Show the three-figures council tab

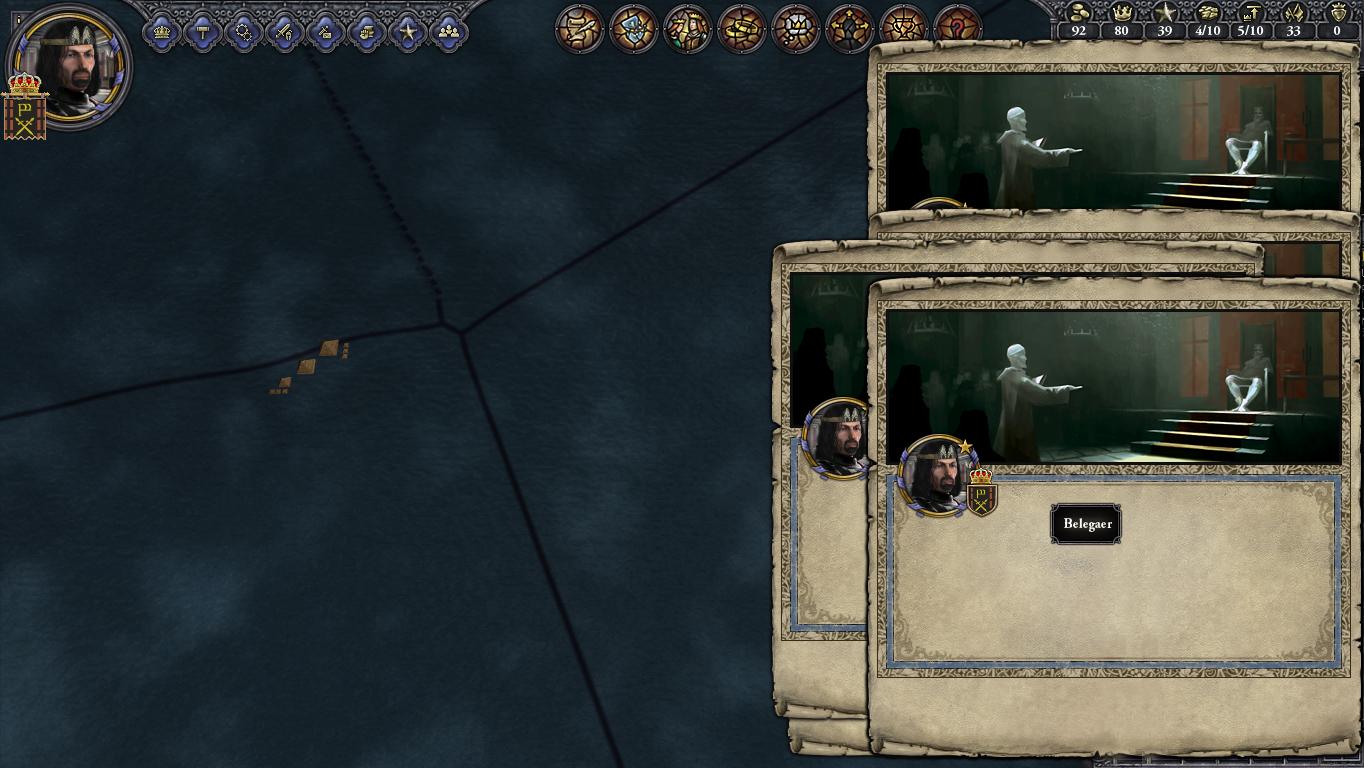coord(449,32)
